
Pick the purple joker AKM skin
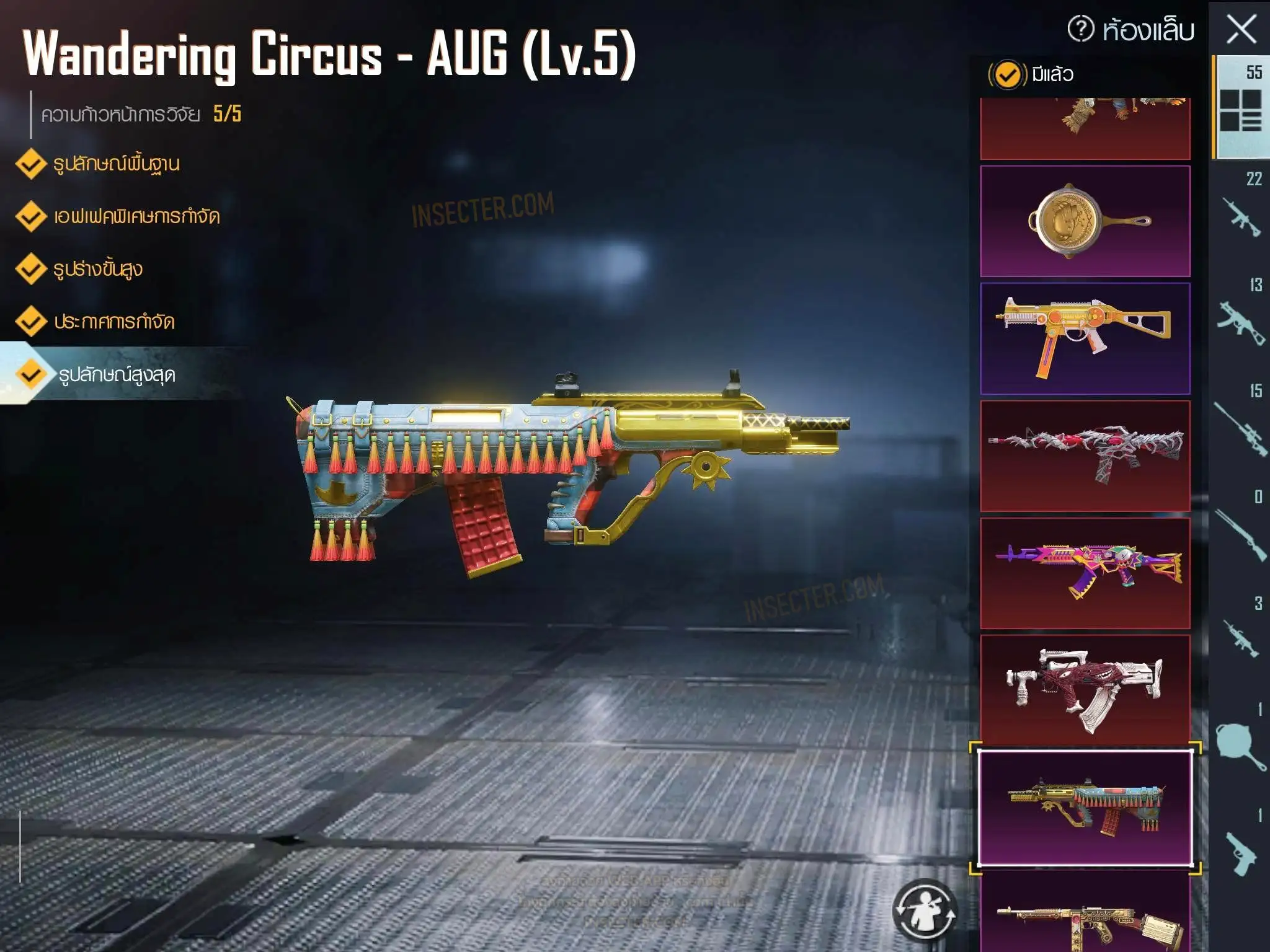click(x=1085, y=573)
